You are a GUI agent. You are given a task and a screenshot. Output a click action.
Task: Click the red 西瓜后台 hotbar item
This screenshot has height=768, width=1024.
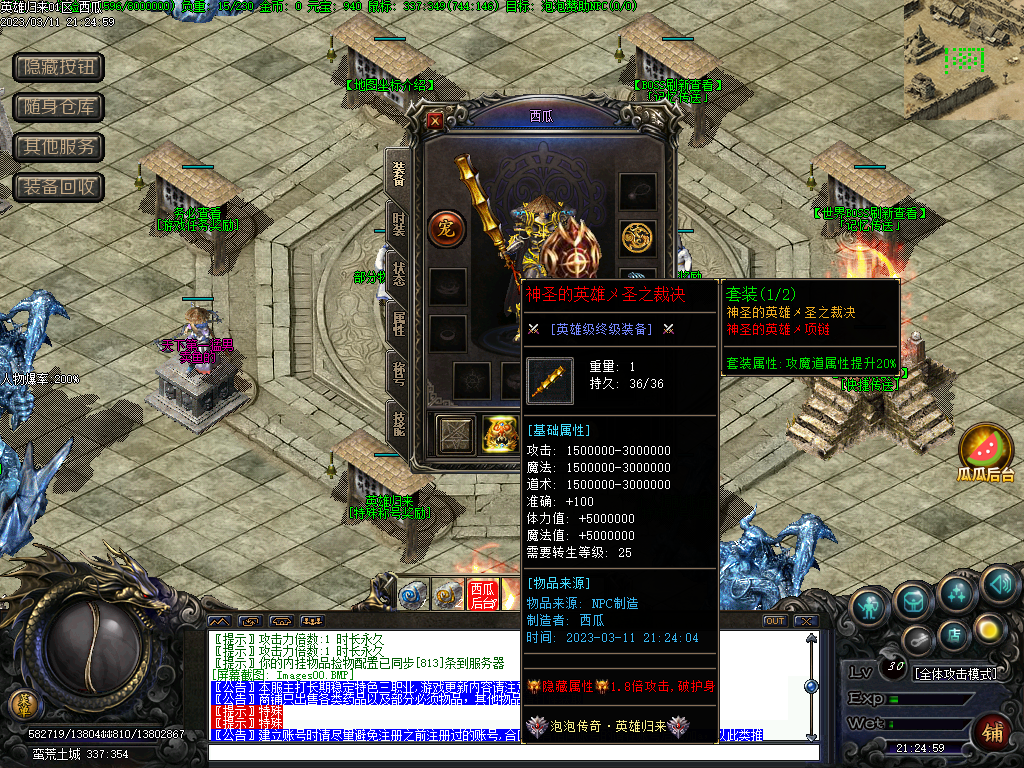pyautogui.click(x=483, y=595)
